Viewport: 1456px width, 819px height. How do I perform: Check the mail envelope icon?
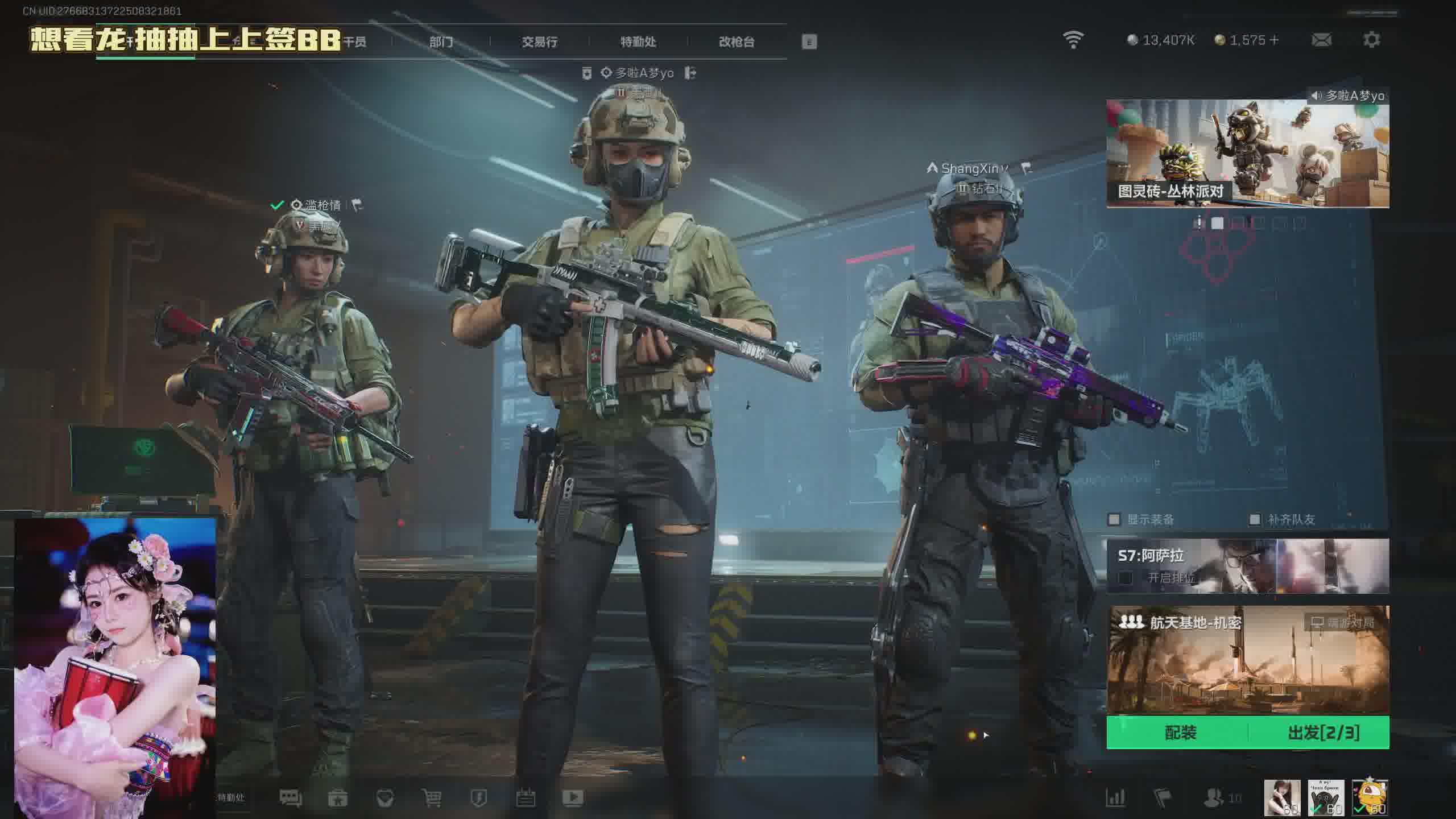1321,40
